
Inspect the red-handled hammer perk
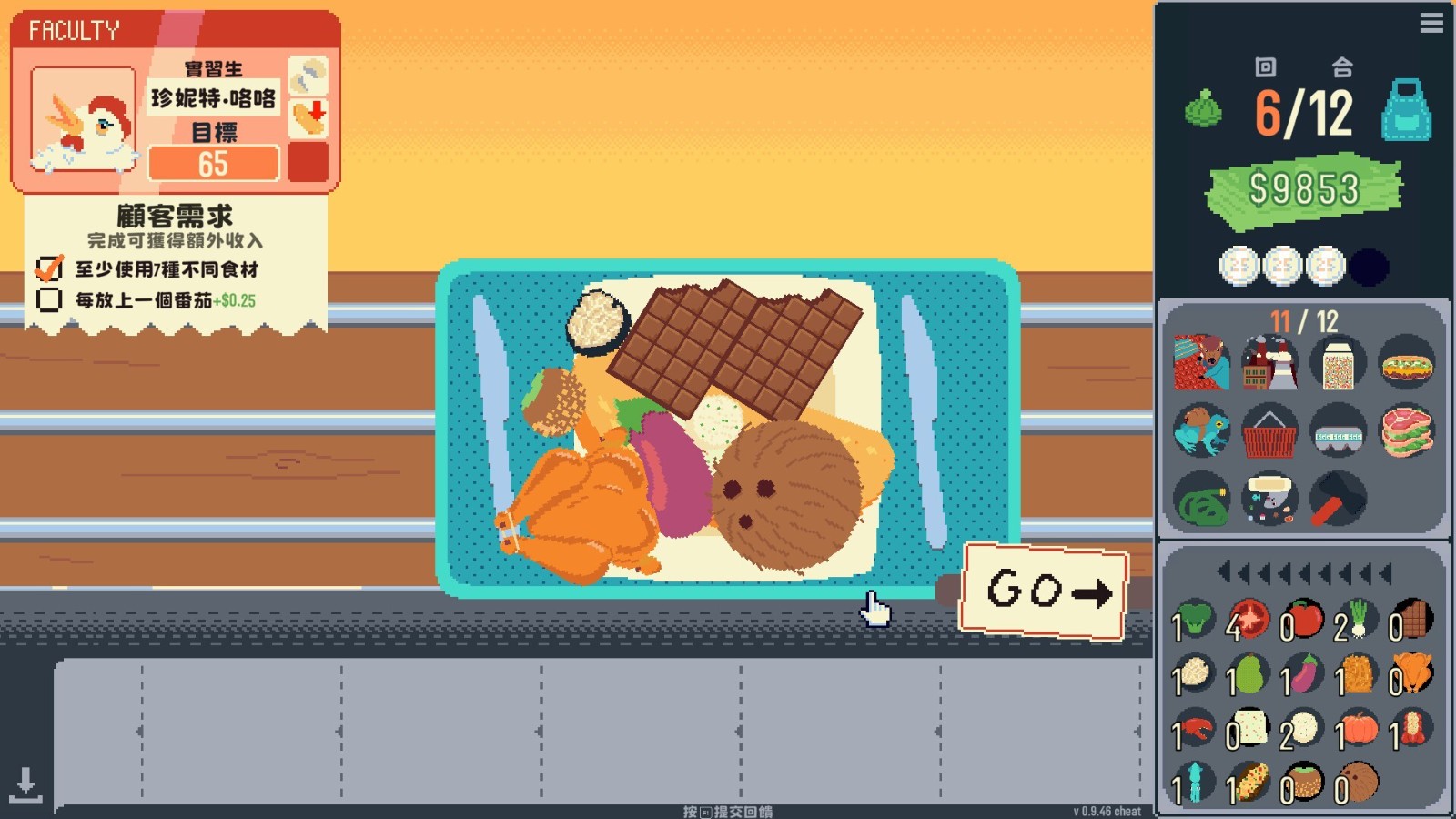[1338, 500]
